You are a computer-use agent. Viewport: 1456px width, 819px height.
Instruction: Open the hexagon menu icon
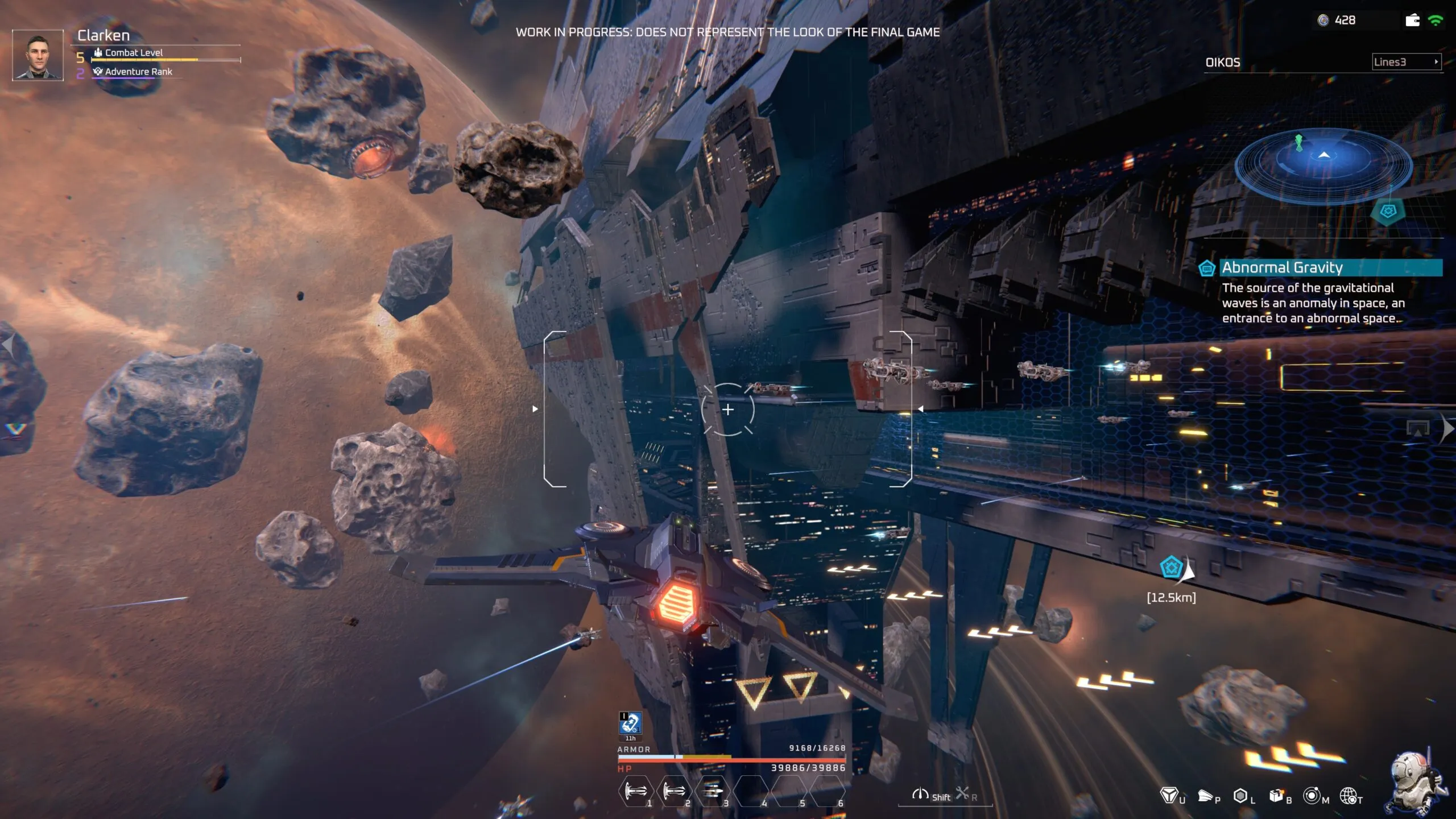[1240, 795]
